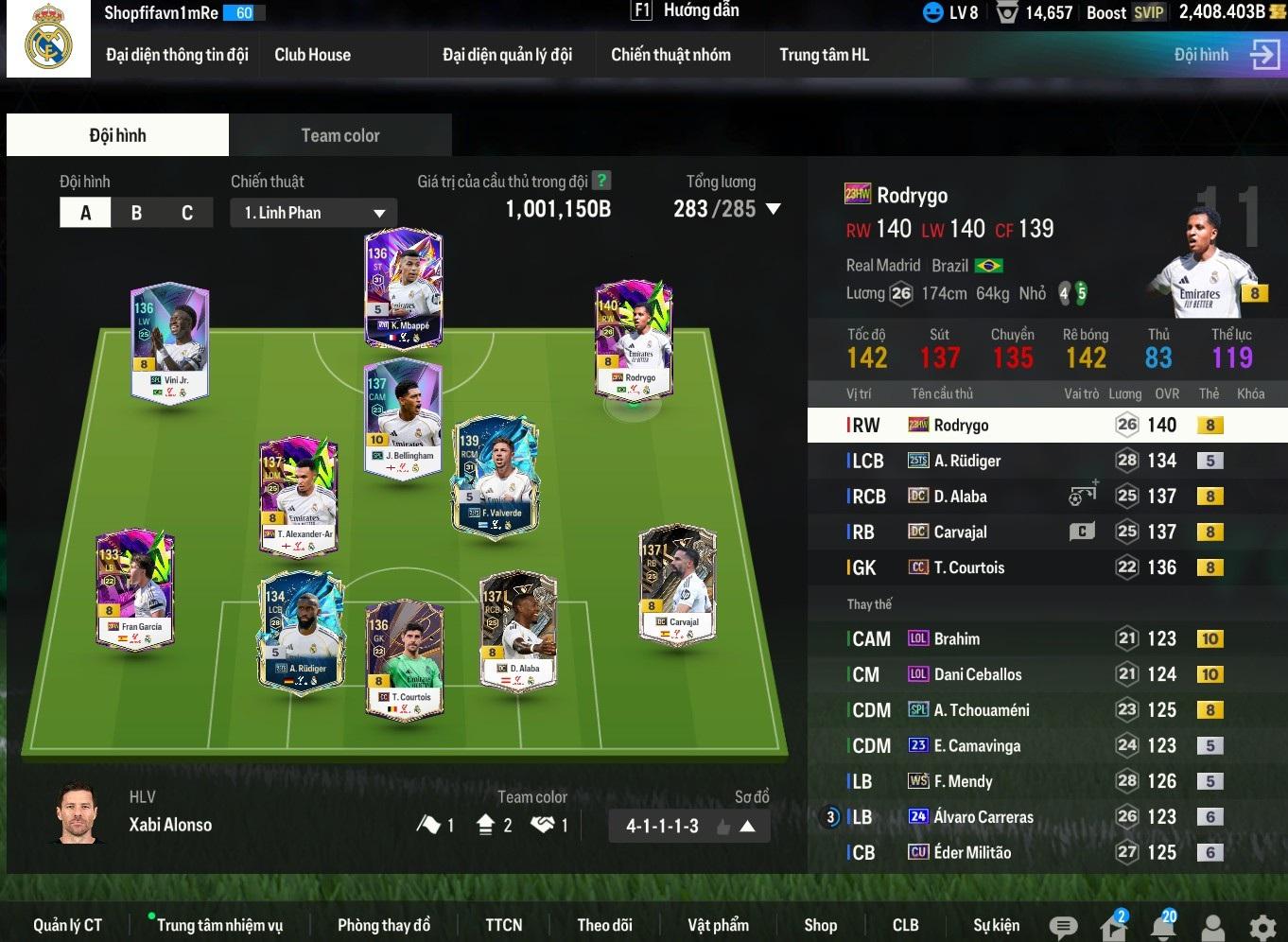Select the J. Bellingham player card

(x=404, y=416)
